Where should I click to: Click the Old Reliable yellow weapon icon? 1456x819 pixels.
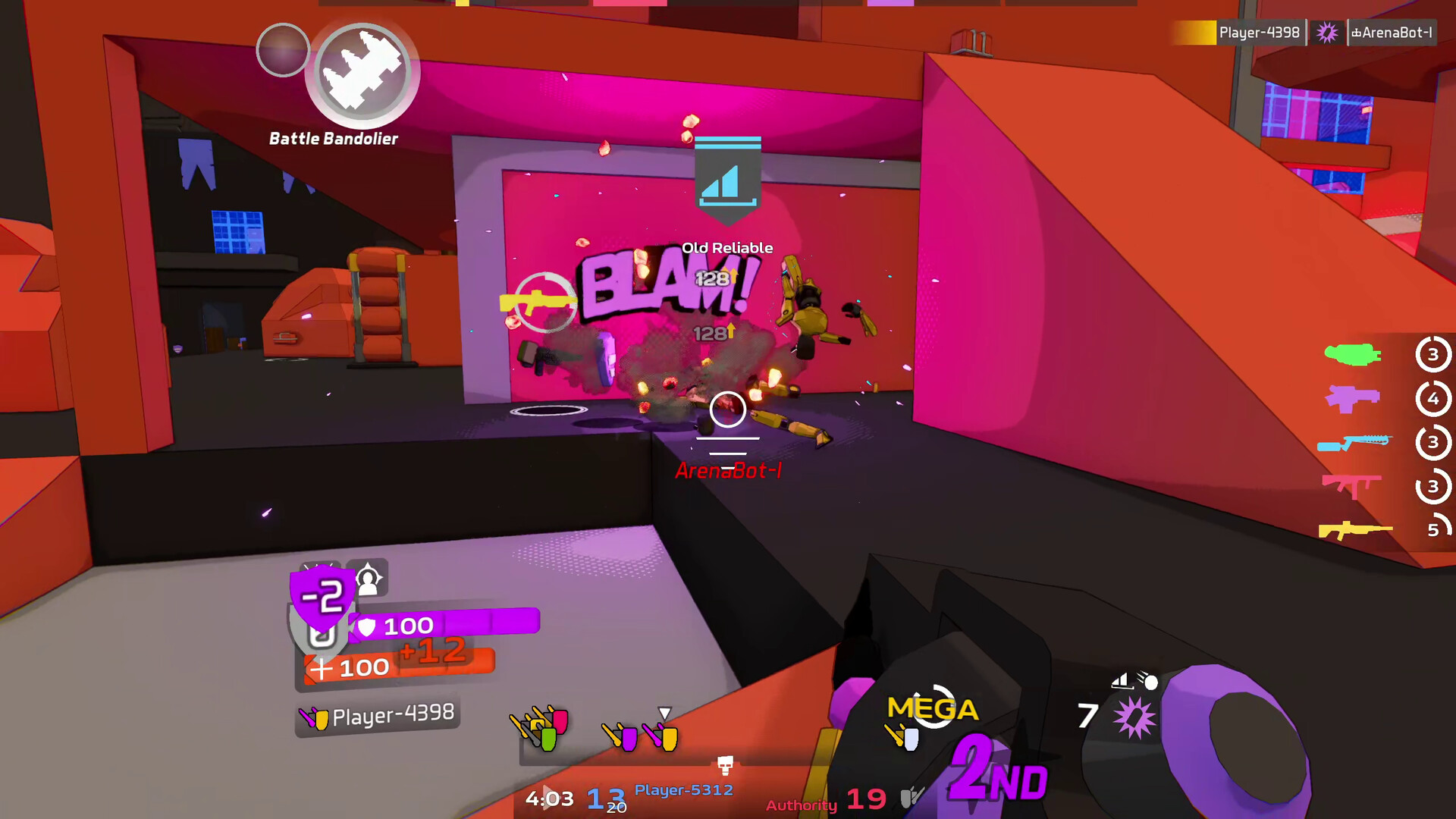535,299
